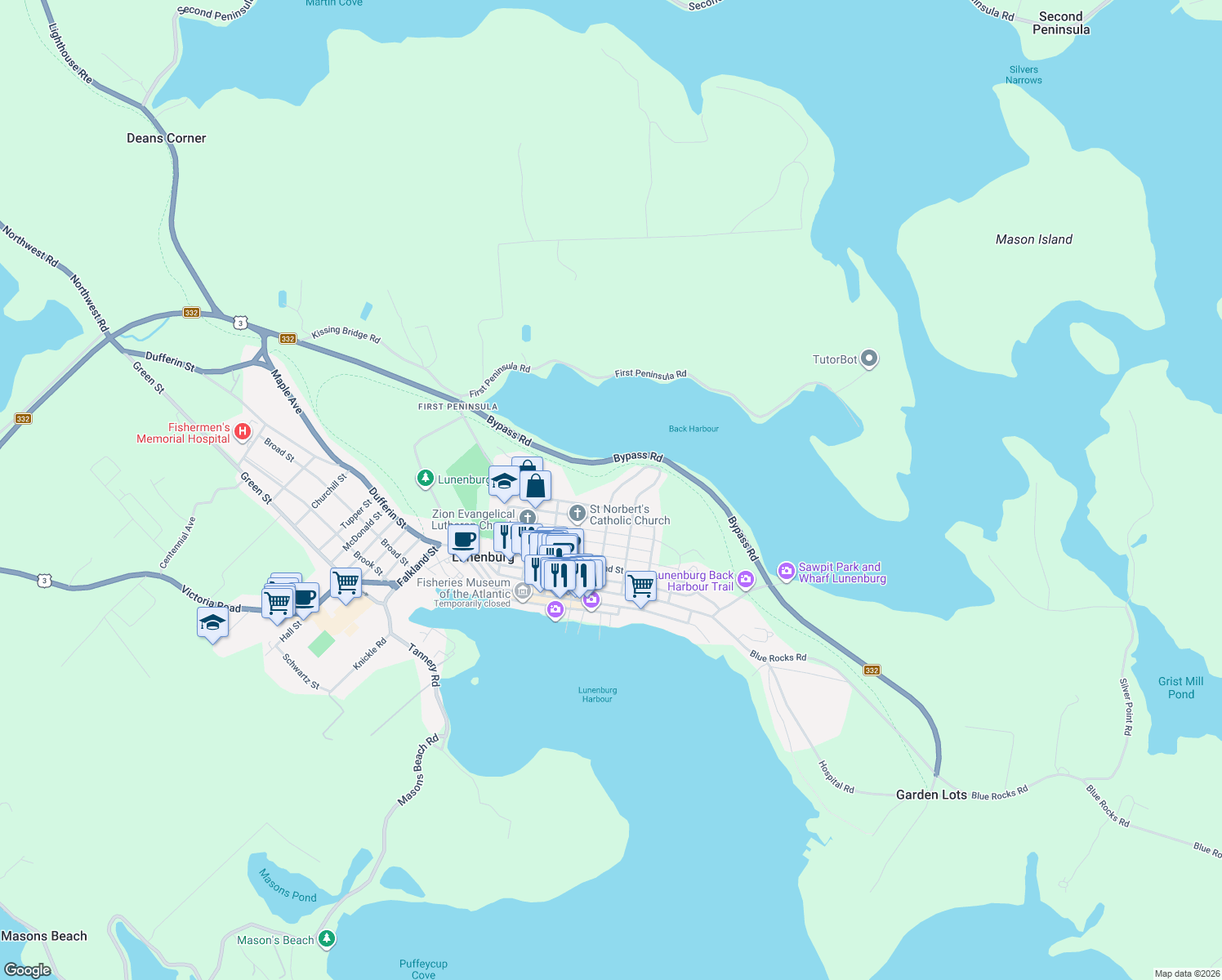The image size is (1222, 980).
Task: Select the coffee cup marker near Lunenburg label
Action: pyautogui.click(x=464, y=540)
